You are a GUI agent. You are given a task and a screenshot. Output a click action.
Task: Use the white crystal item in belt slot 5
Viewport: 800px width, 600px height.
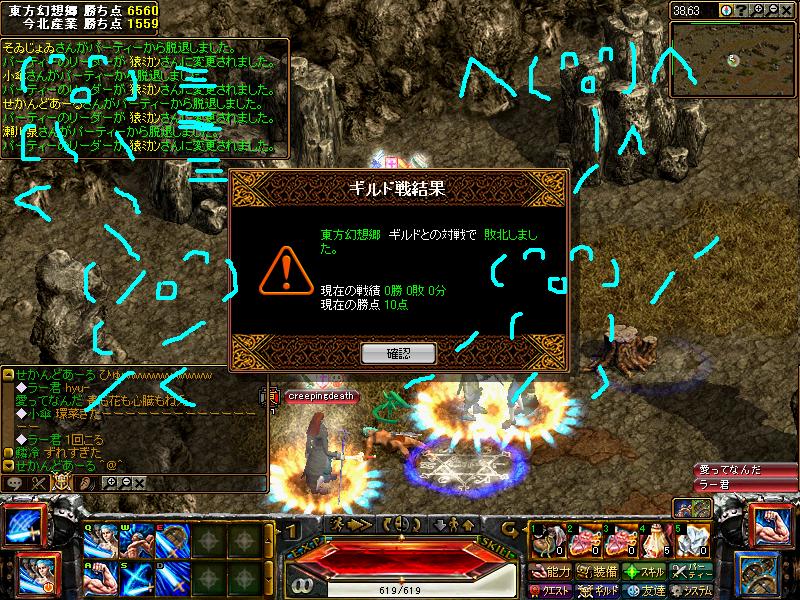691,541
